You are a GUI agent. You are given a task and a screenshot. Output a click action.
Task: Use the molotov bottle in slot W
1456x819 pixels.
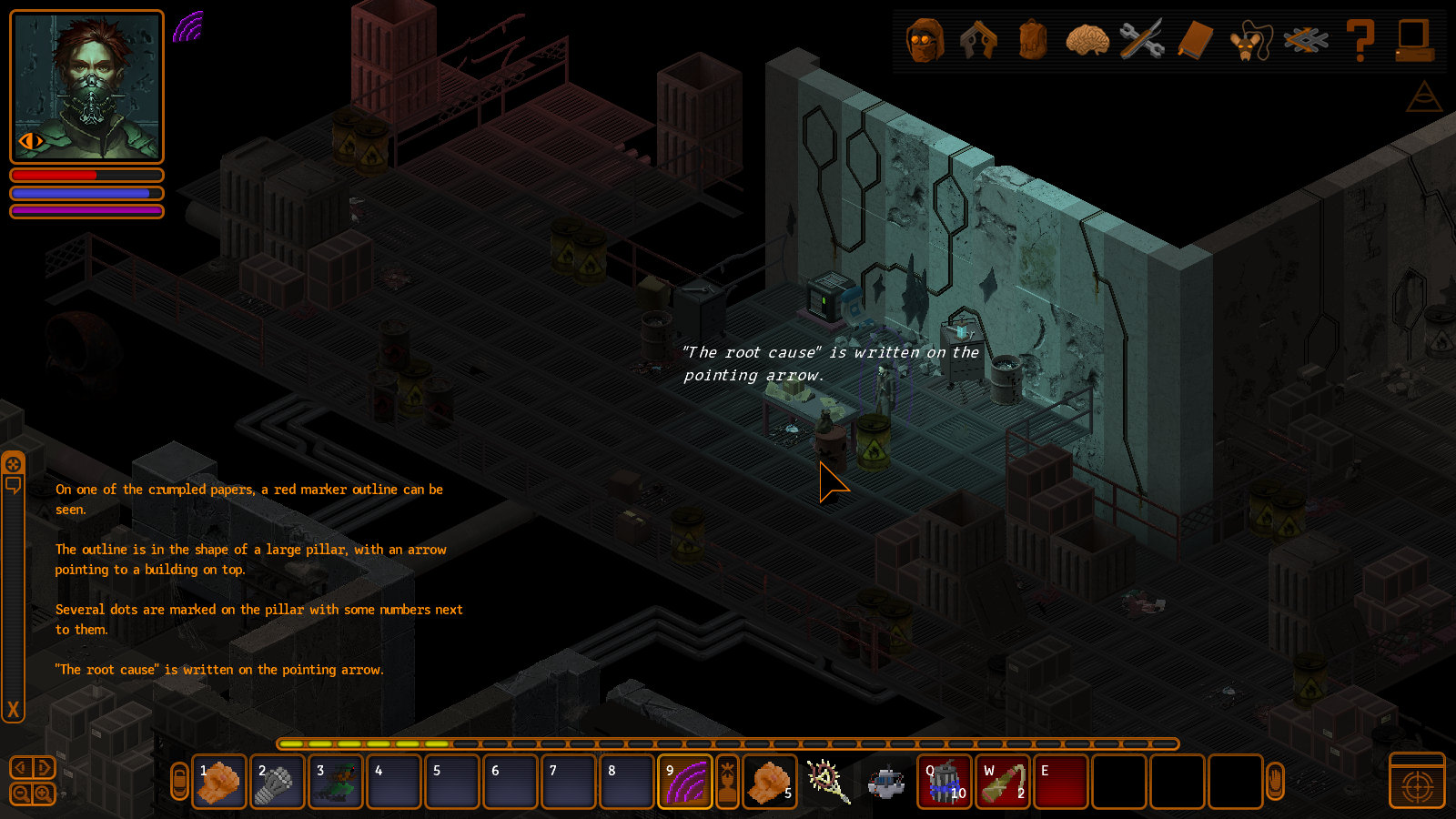(x=1003, y=782)
